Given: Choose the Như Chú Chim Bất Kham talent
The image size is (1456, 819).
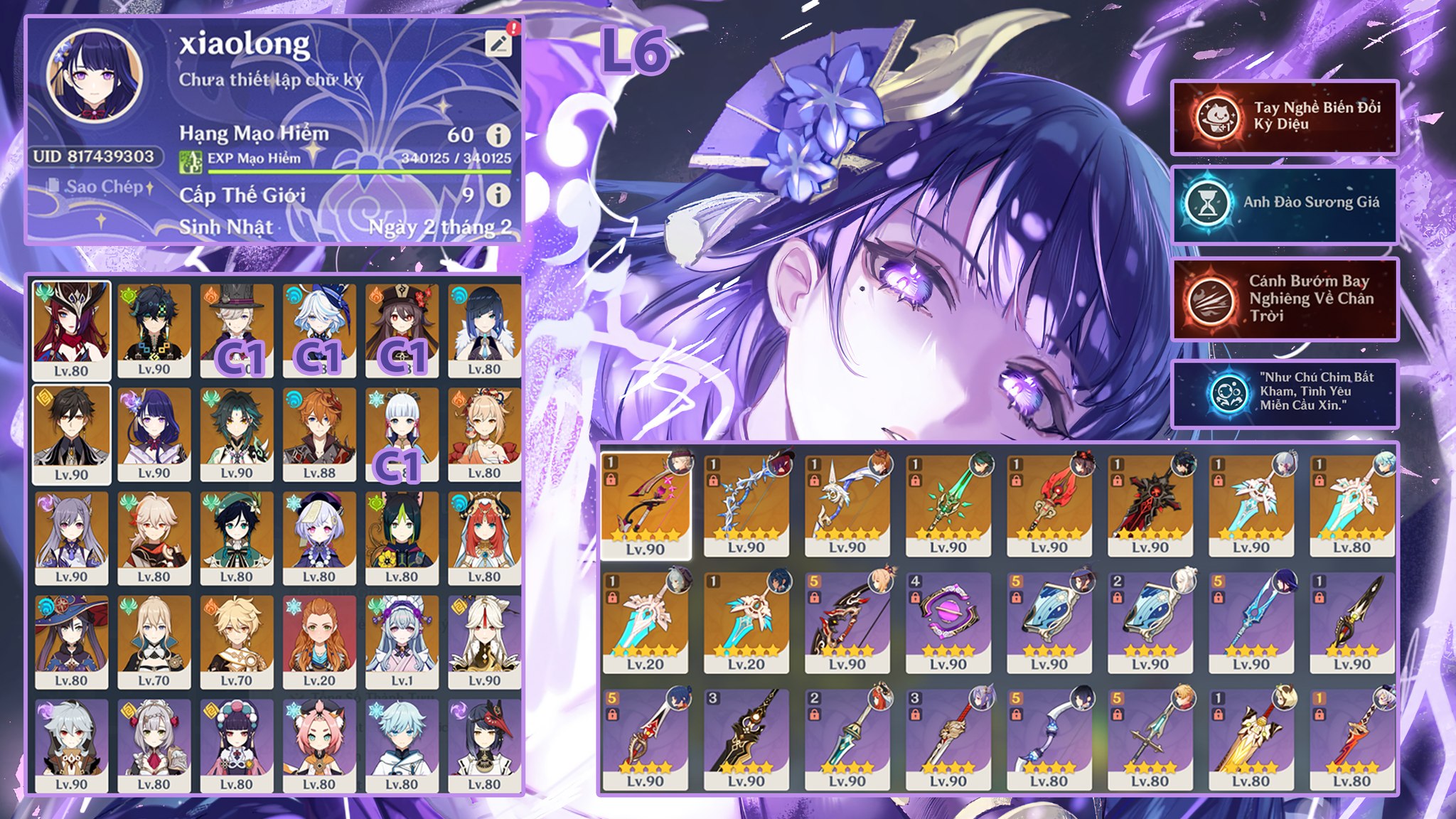Looking at the screenshot, I should coord(1284,392).
